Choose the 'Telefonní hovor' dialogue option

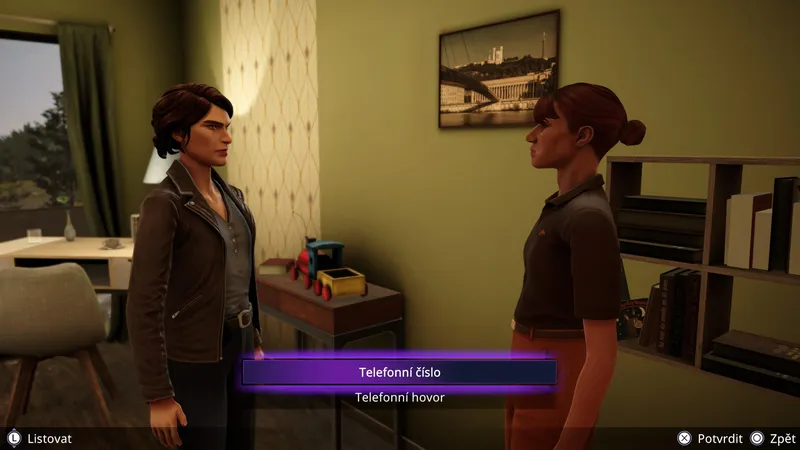pos(399,397)
